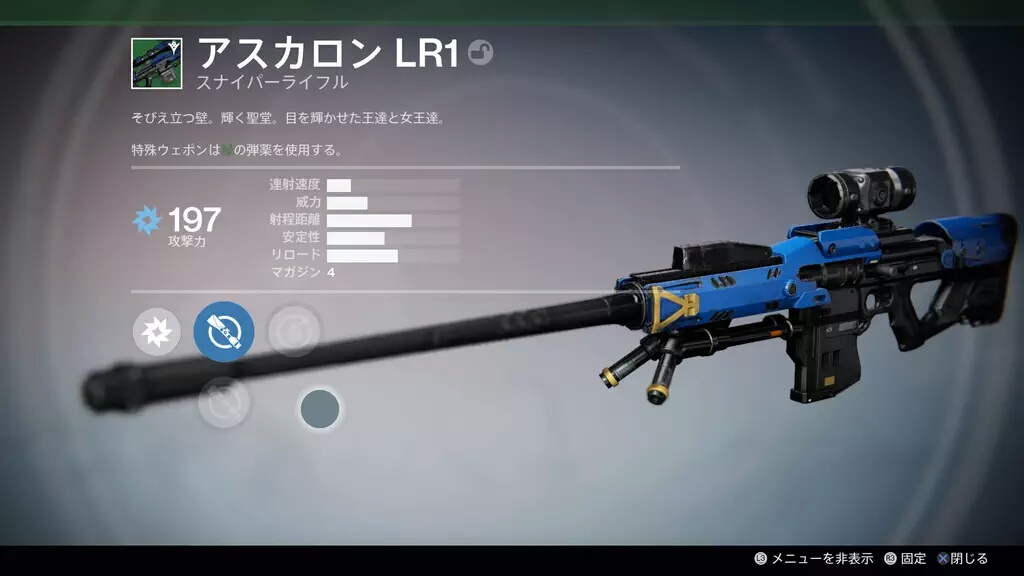Select the white starburst damage perk node
Image resolution: width=1024 pixels, height=576 pixels.
(157, 331)
